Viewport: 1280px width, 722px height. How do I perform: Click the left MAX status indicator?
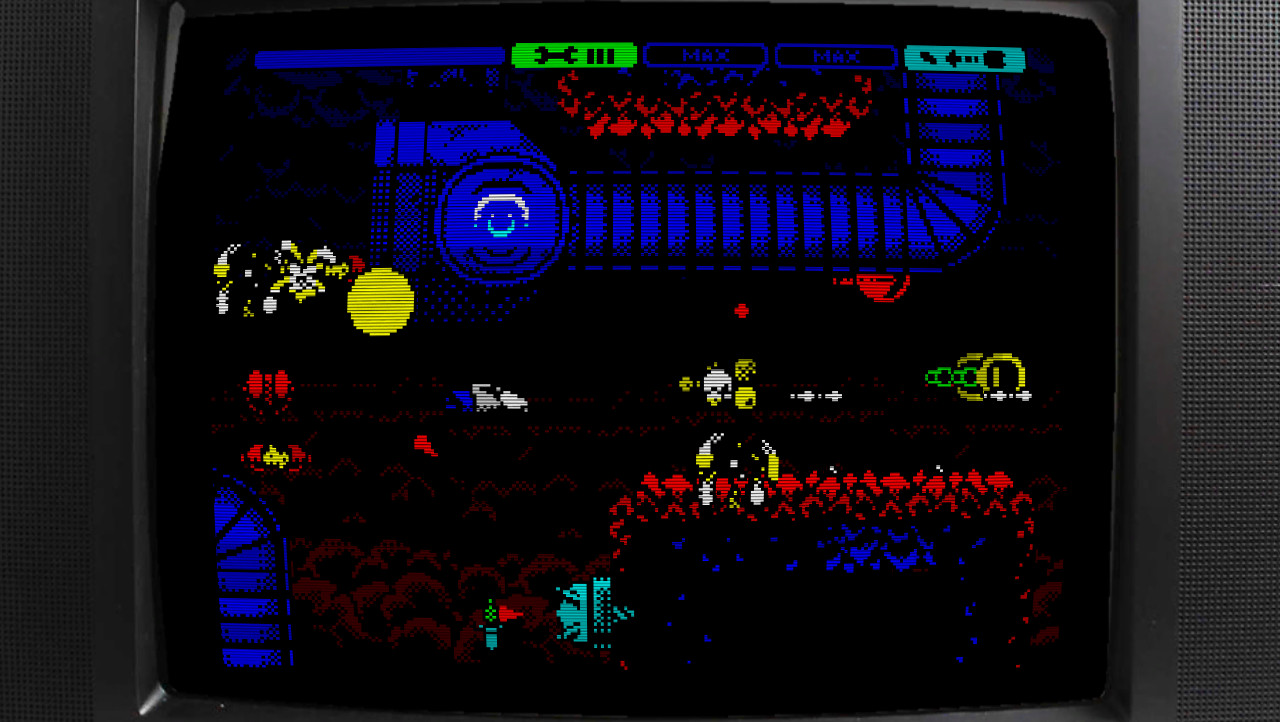[706, 56]
